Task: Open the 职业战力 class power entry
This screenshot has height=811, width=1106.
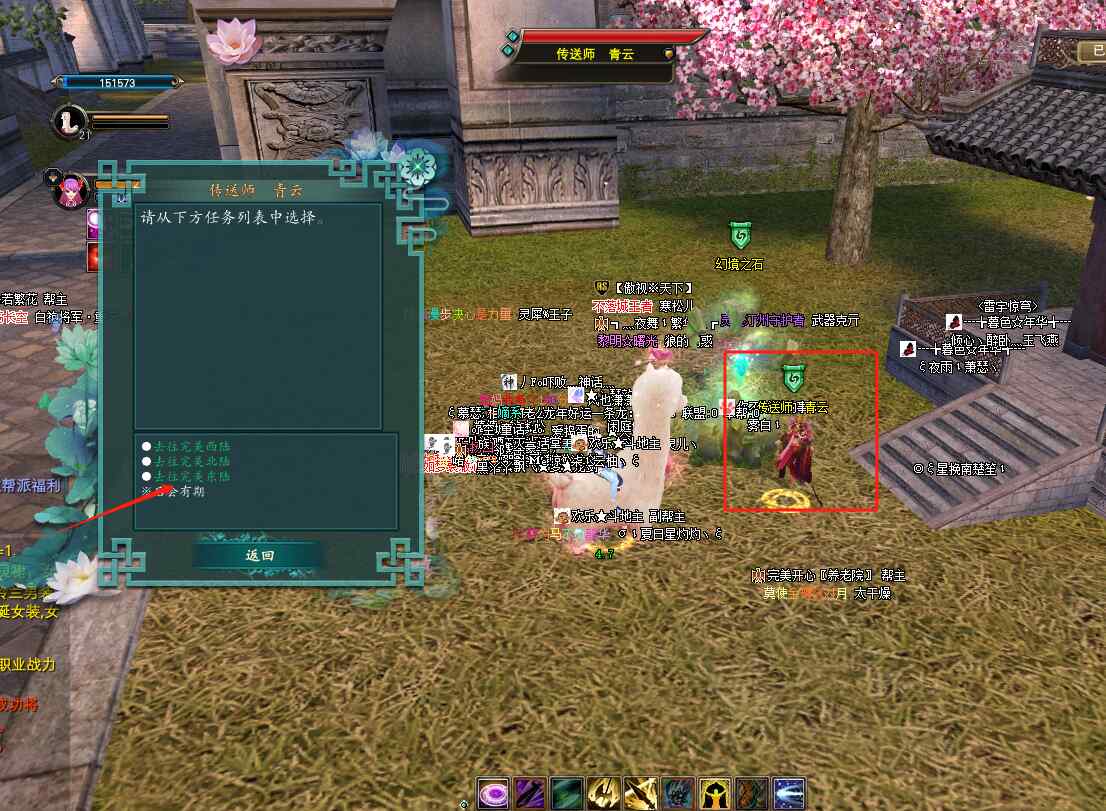Action: (x=28, y=665)
